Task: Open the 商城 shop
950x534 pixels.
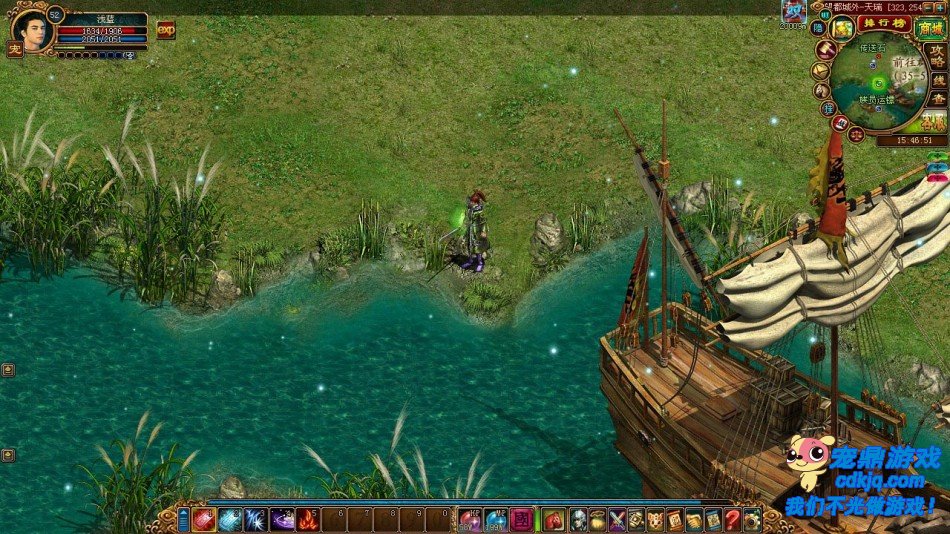Action: (x=930, y=29)
